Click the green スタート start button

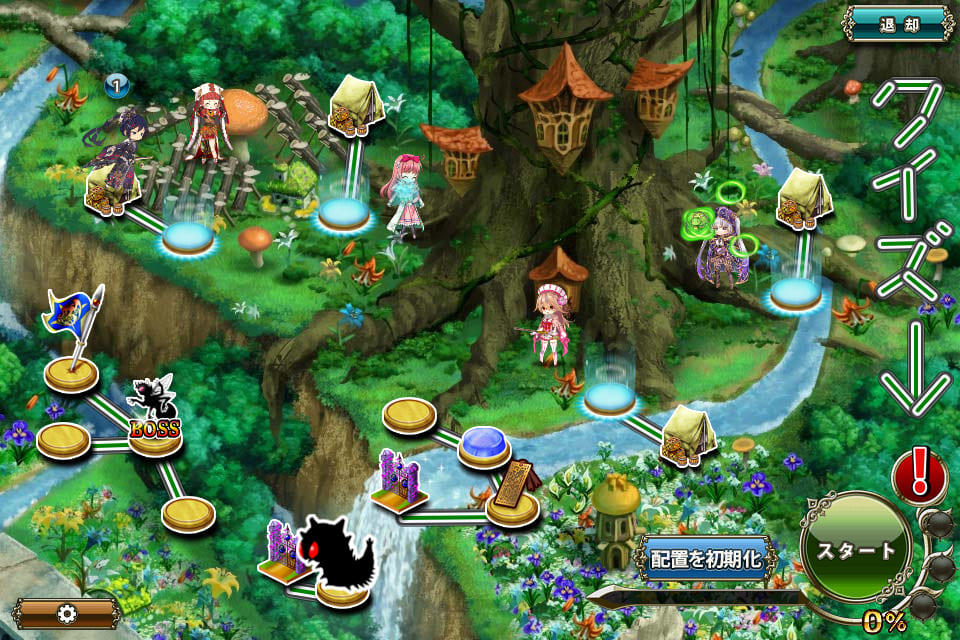pyautogui.click(x=855, y=550)
